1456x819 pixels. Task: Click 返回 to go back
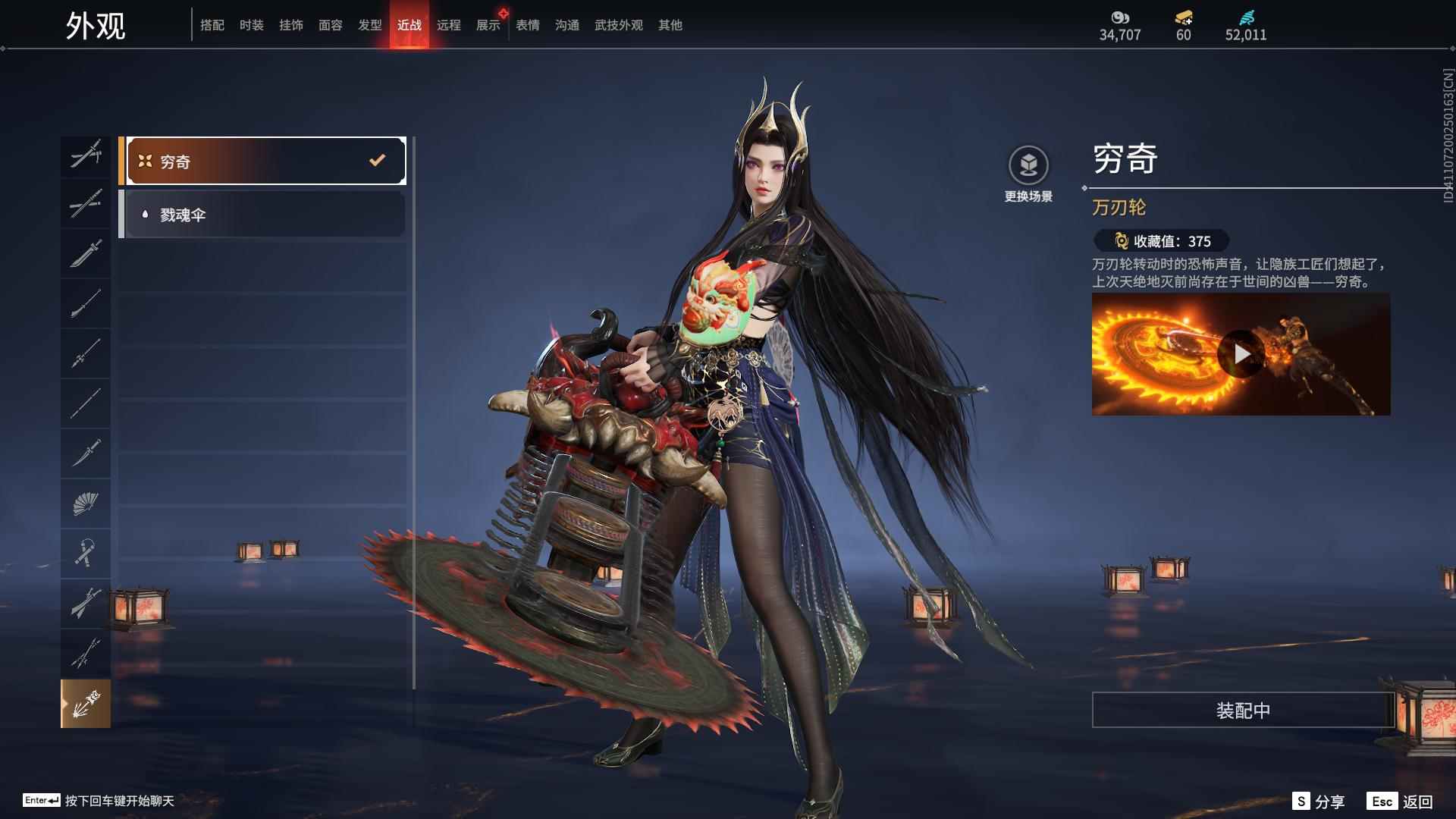(x=1401, y=802)
